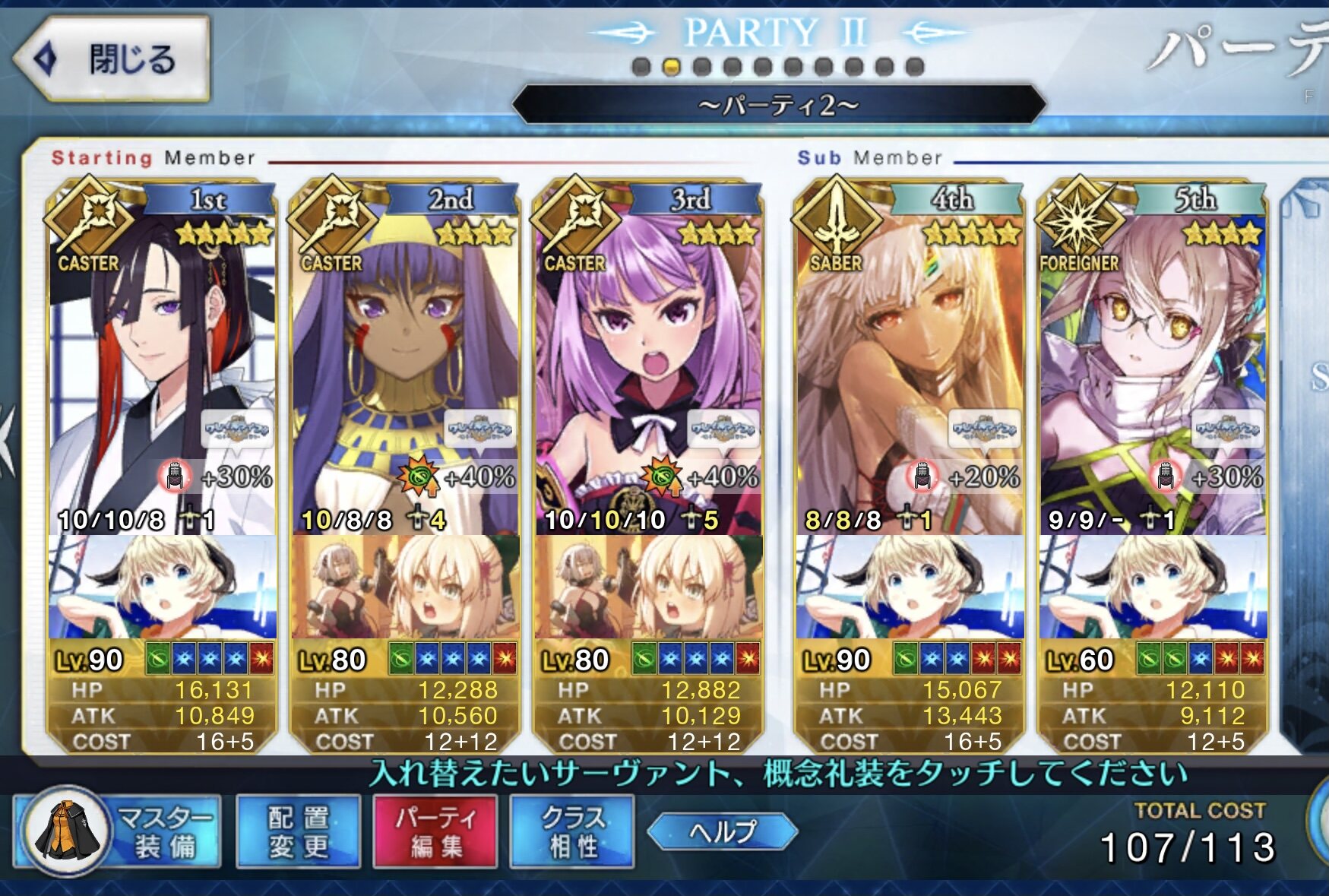Tap the 1st member's craft essence
This screenshot has height=896, width=1329.
pos(162,587)
